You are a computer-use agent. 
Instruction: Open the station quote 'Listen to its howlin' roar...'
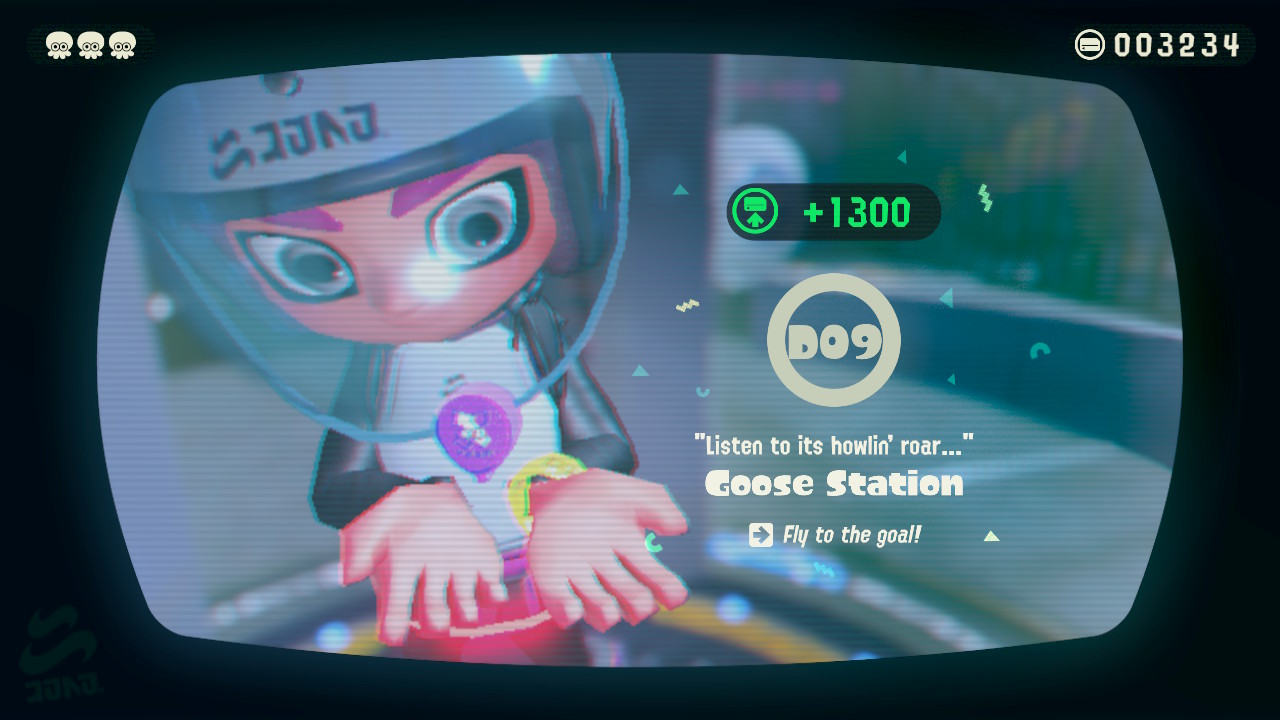point(833,444)
